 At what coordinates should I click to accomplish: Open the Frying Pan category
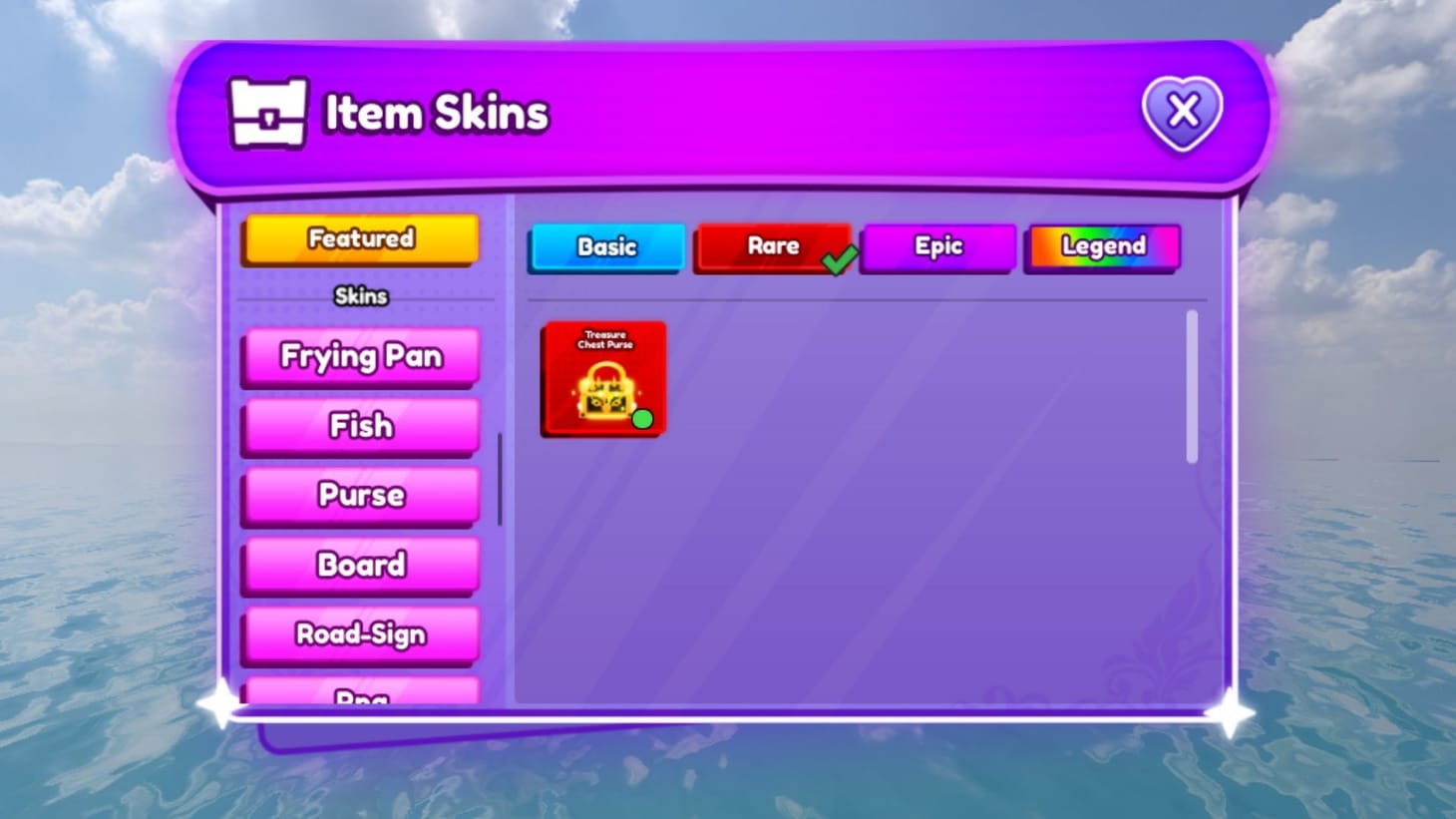tap(359, 356)
